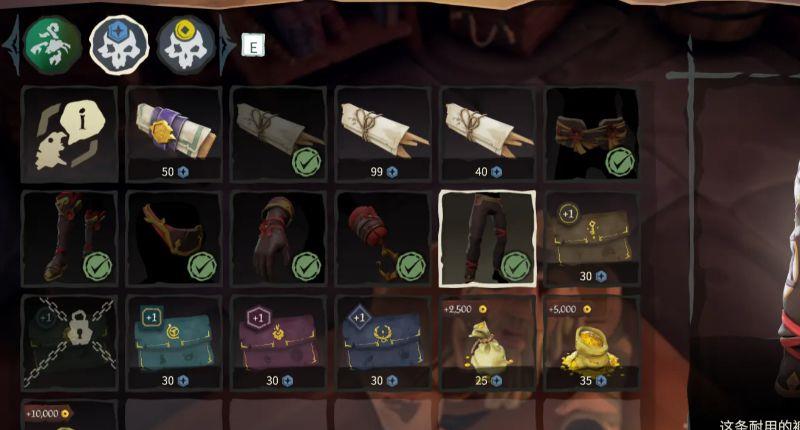Choose the rolled scroll priced at 99
This screenshot has width=800, height=430.
pos(383,133)
